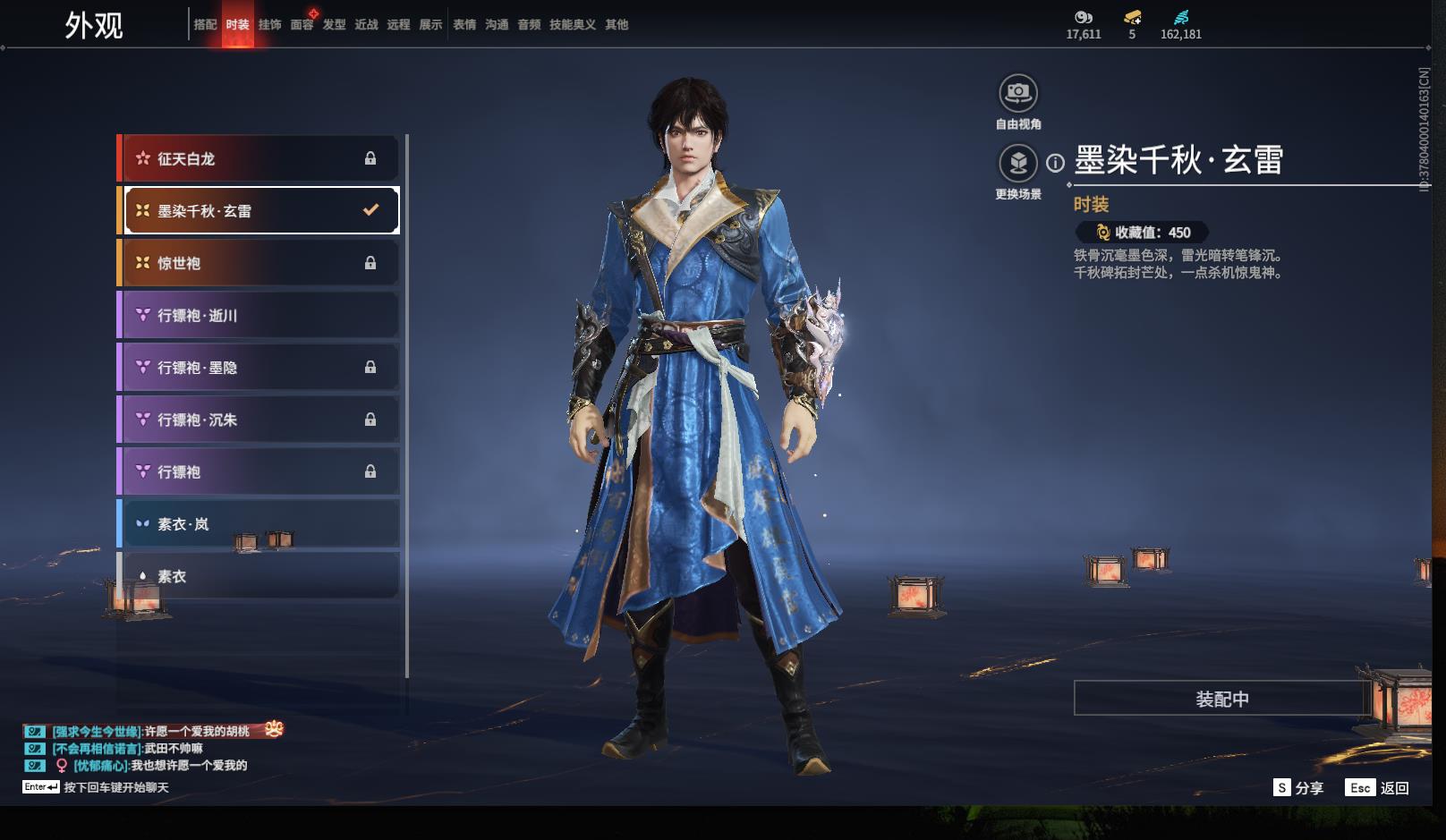The height and width of the screenshot is (840, 1446).
Task: Show outfit info via the ⓘ icon
Action: [1056, 163]
